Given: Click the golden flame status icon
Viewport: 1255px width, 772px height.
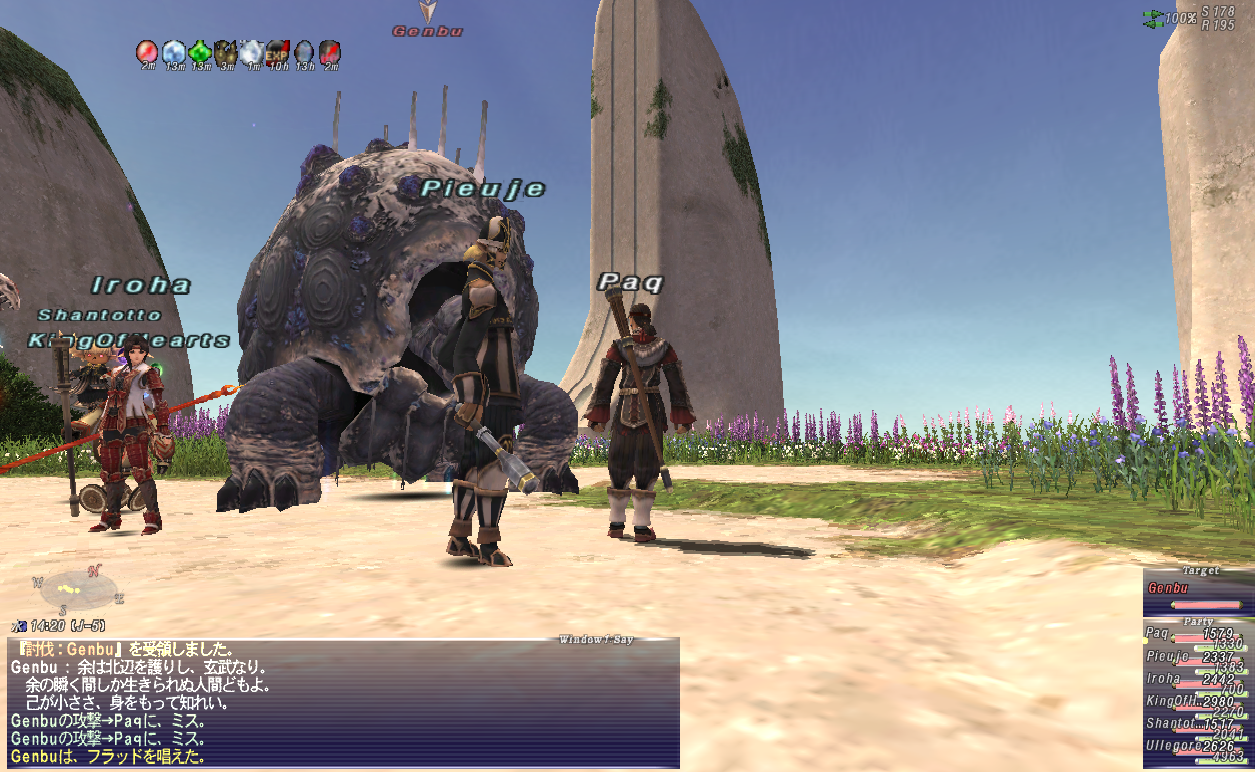Looking at the screenshot, I should 226,51.
